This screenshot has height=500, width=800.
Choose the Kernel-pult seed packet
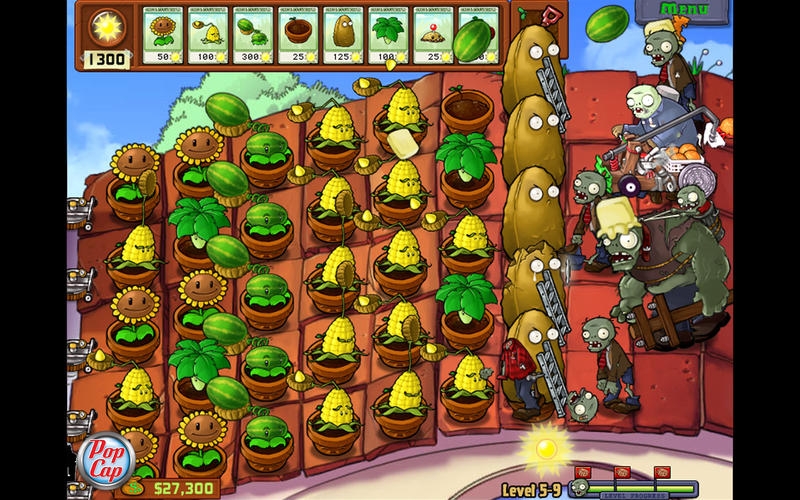tap(209, 35)
